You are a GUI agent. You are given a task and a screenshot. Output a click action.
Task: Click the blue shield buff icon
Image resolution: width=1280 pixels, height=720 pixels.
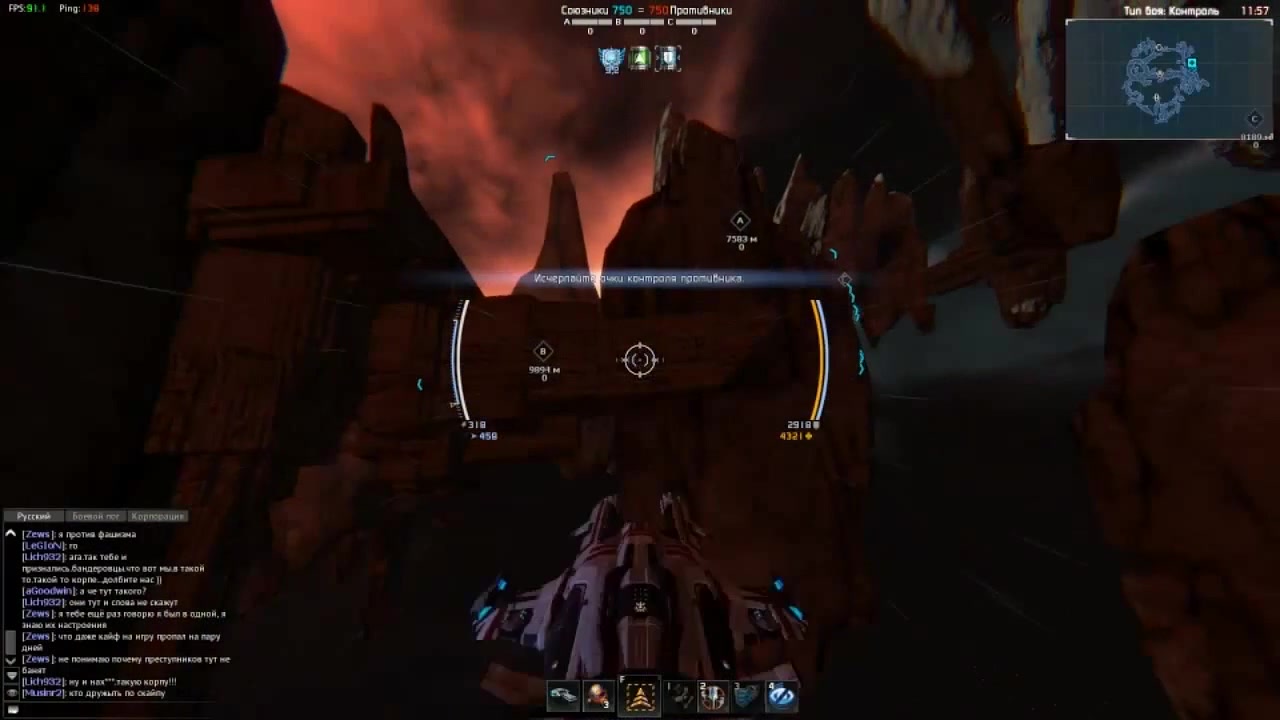click(x=668, y=58)
